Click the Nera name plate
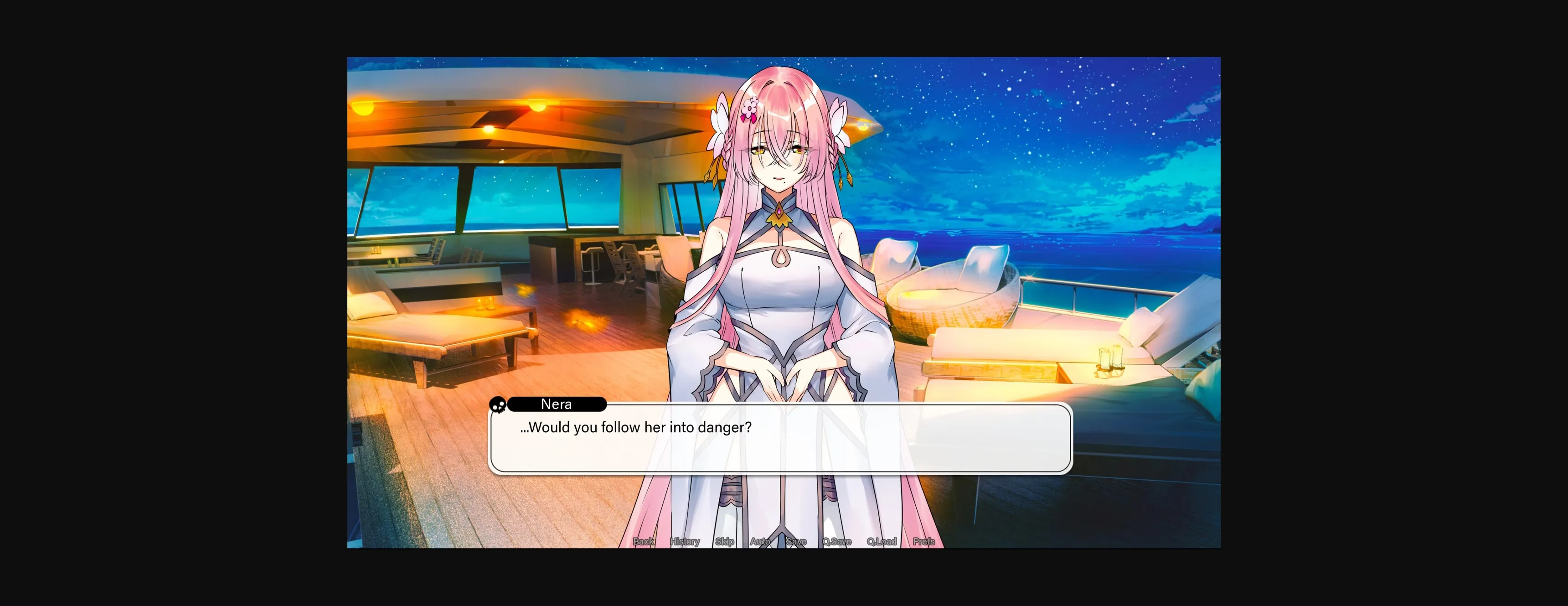 point(557,404)
